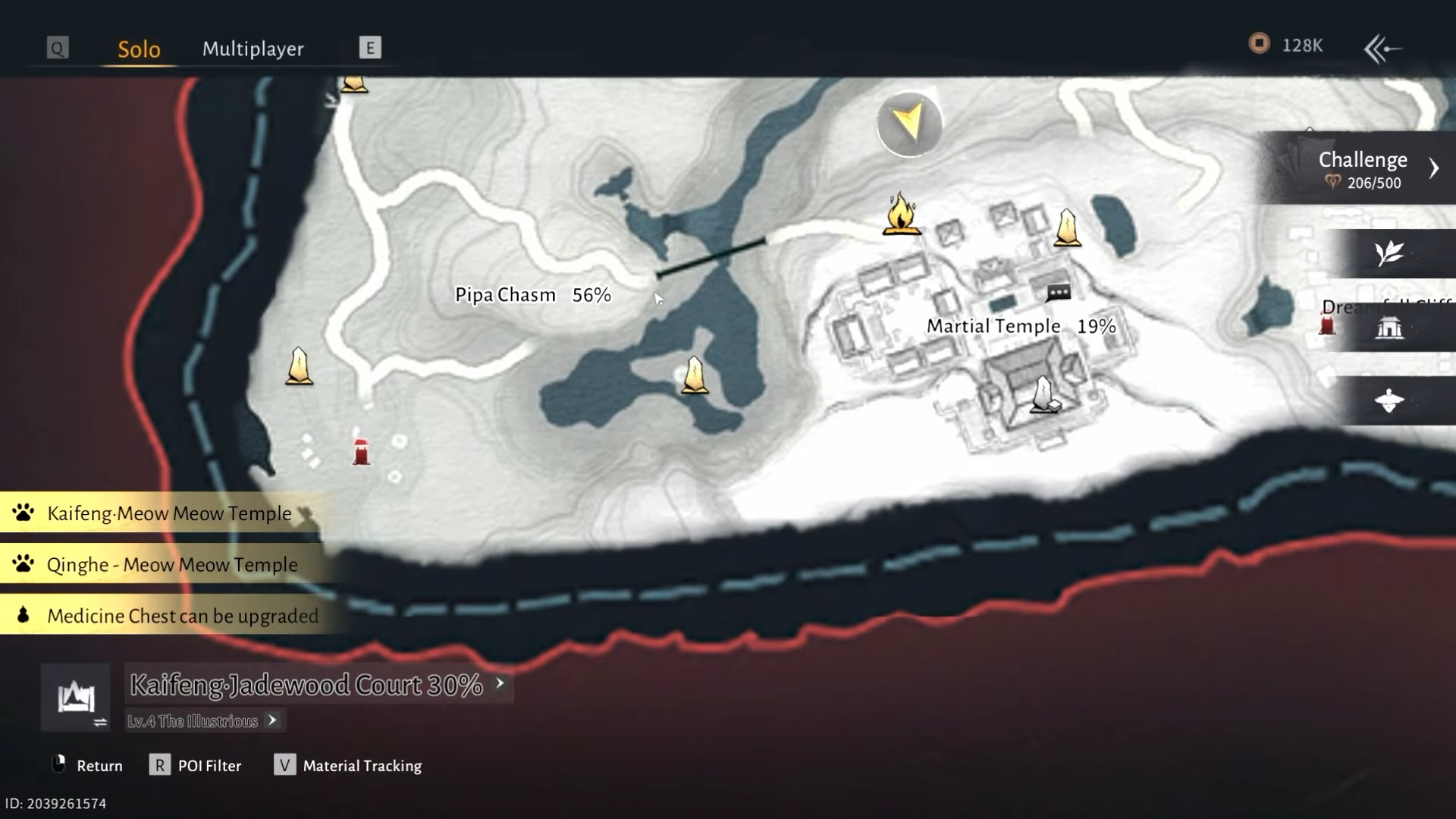Open the temple landmark icon near Dreamfall Cliff
Viewport: 1456px width, 819px height.
click(1389, 328)
